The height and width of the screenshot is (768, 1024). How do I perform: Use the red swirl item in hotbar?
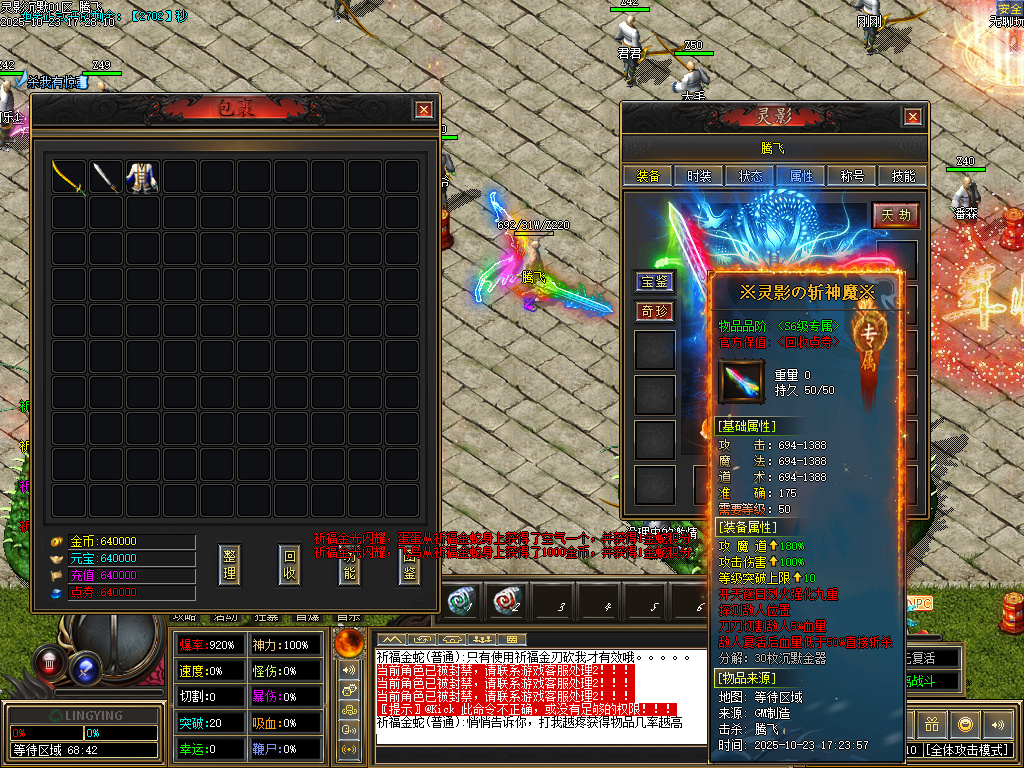(x=505, y=603)
